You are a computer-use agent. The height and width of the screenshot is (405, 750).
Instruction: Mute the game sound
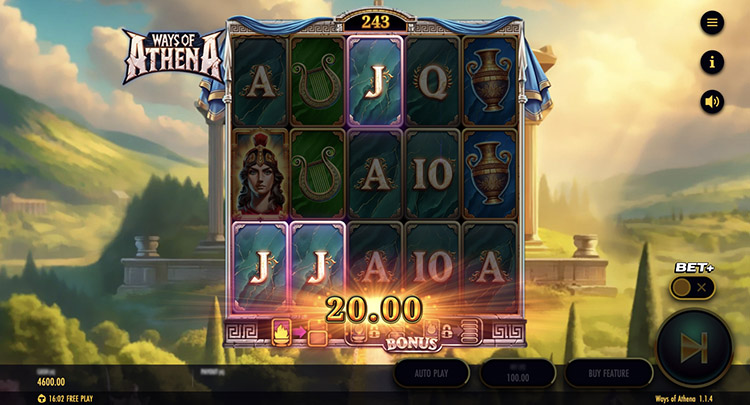[712, 101]
